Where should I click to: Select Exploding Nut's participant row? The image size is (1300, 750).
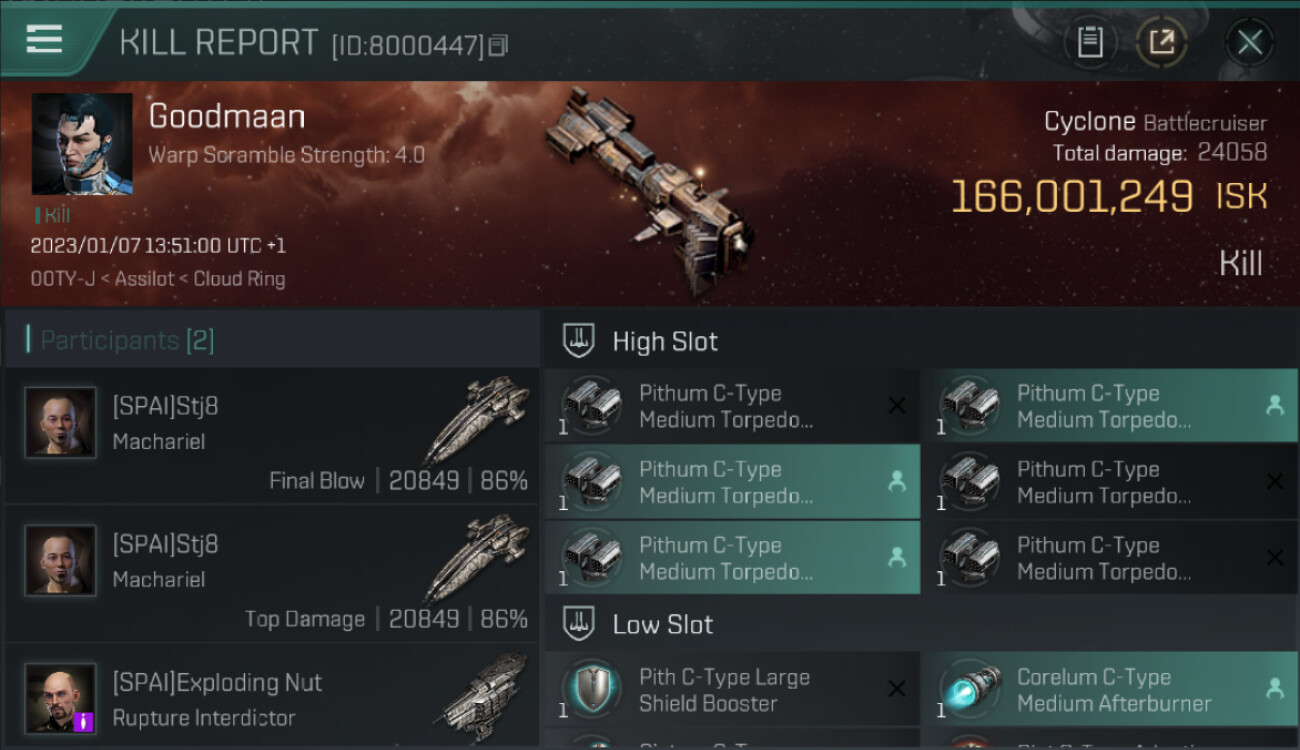(x=272, y=698)
